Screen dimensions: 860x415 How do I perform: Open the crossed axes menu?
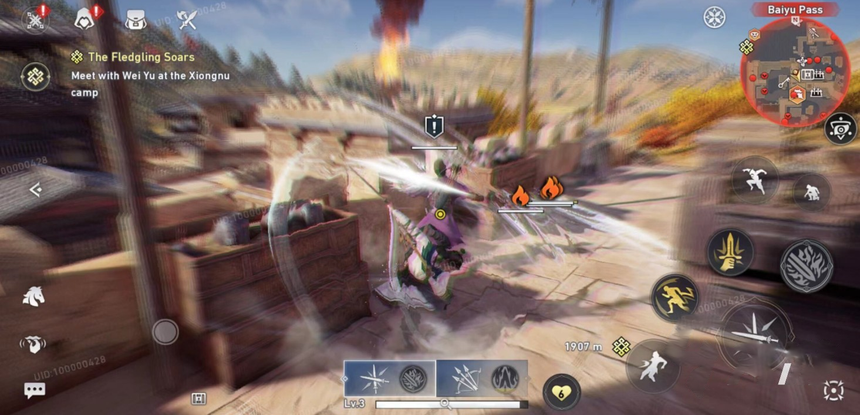186,19
